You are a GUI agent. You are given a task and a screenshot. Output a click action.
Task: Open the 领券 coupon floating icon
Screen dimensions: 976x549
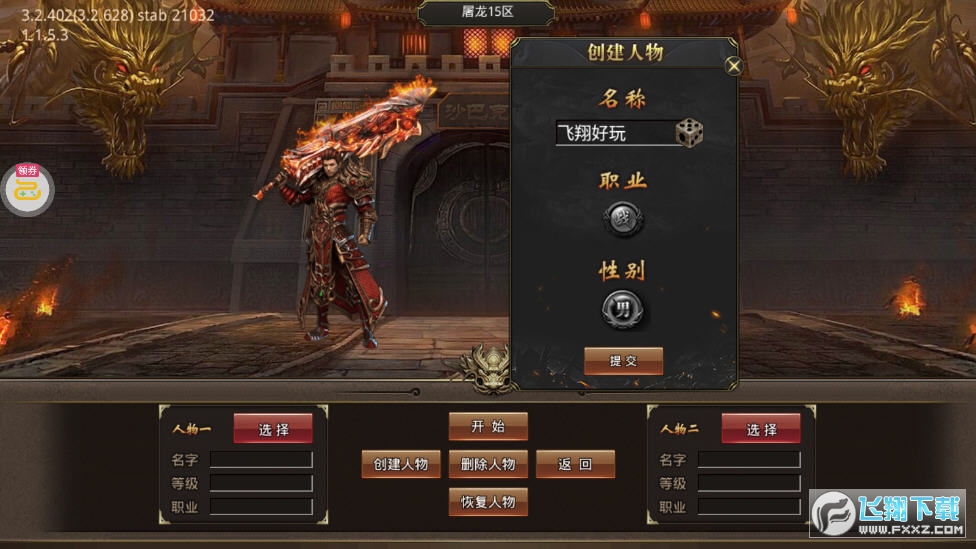pyautogui.click(x=27, y=188)
